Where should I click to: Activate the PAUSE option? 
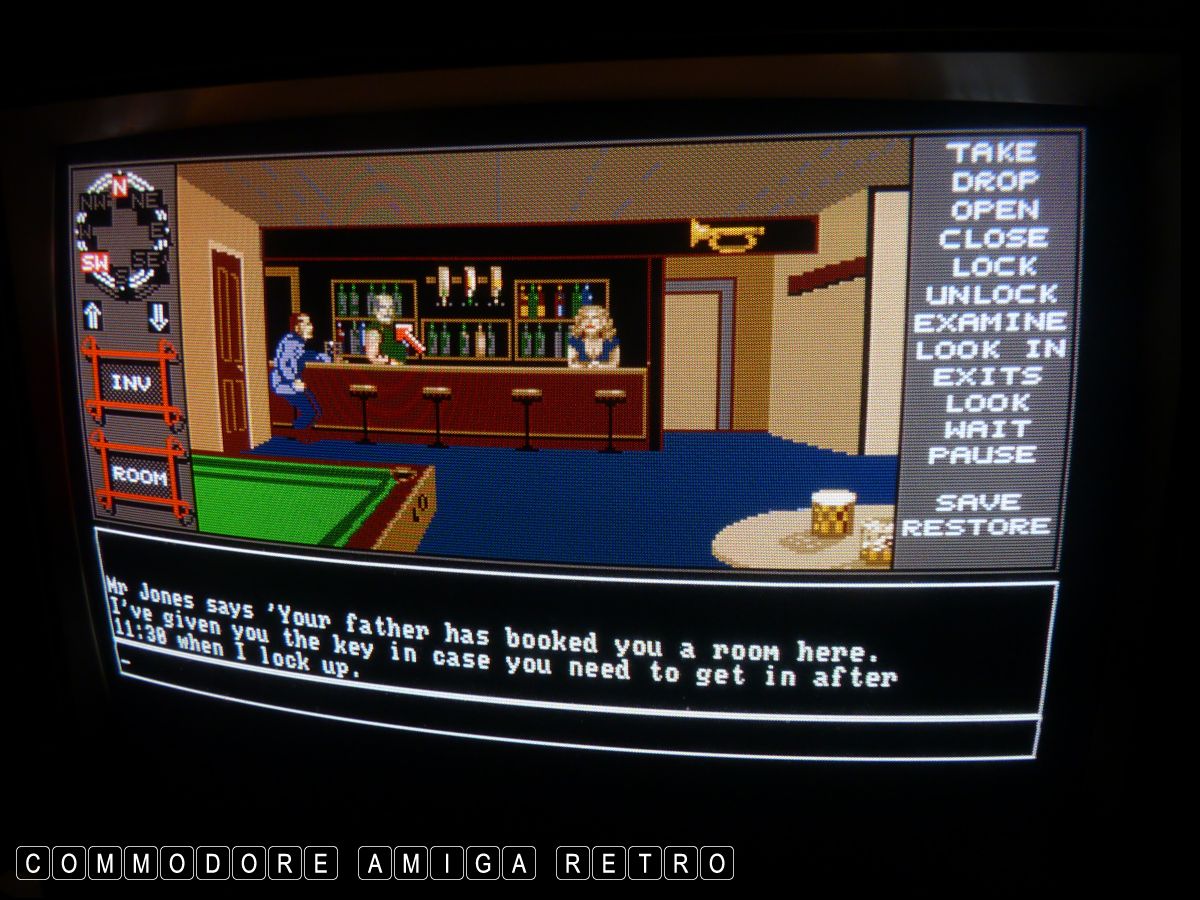[x=982, y=455]
